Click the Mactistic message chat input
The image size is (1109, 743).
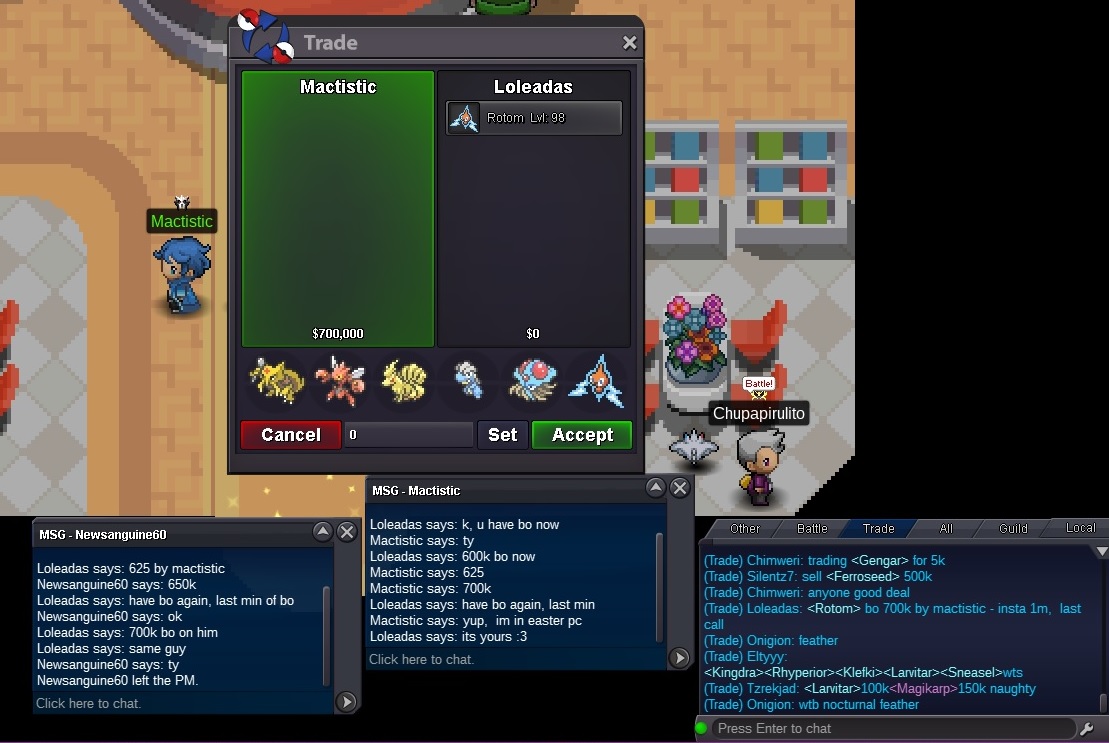click(x=510, y=659)
